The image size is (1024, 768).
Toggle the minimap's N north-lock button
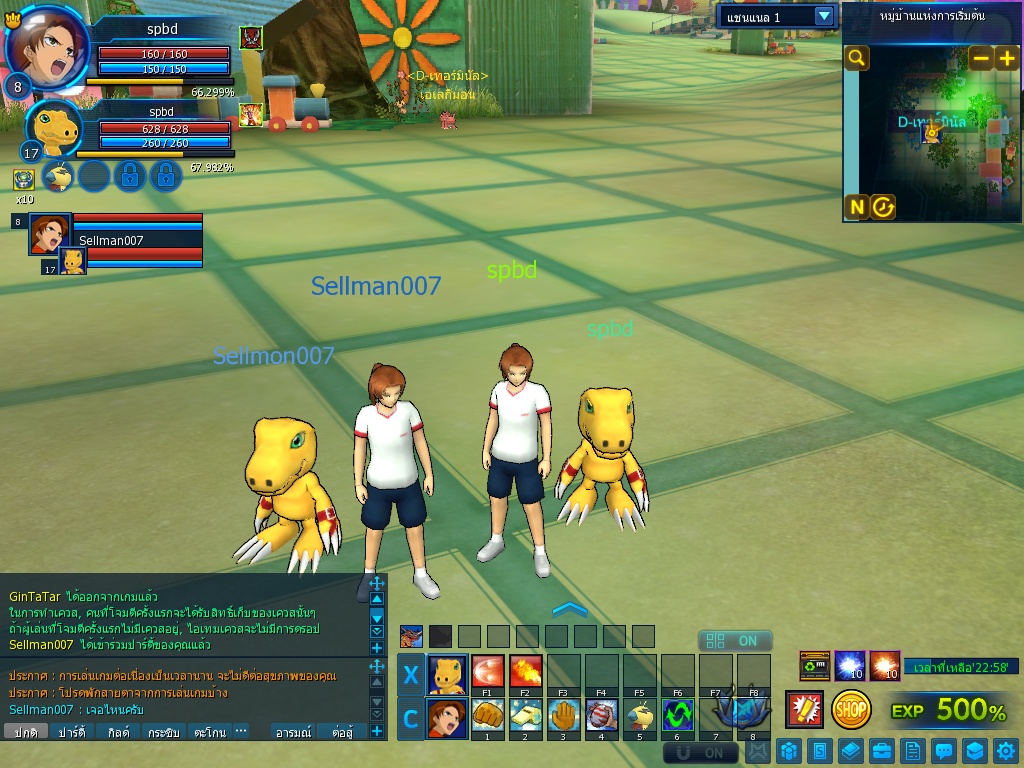point(857,207)
